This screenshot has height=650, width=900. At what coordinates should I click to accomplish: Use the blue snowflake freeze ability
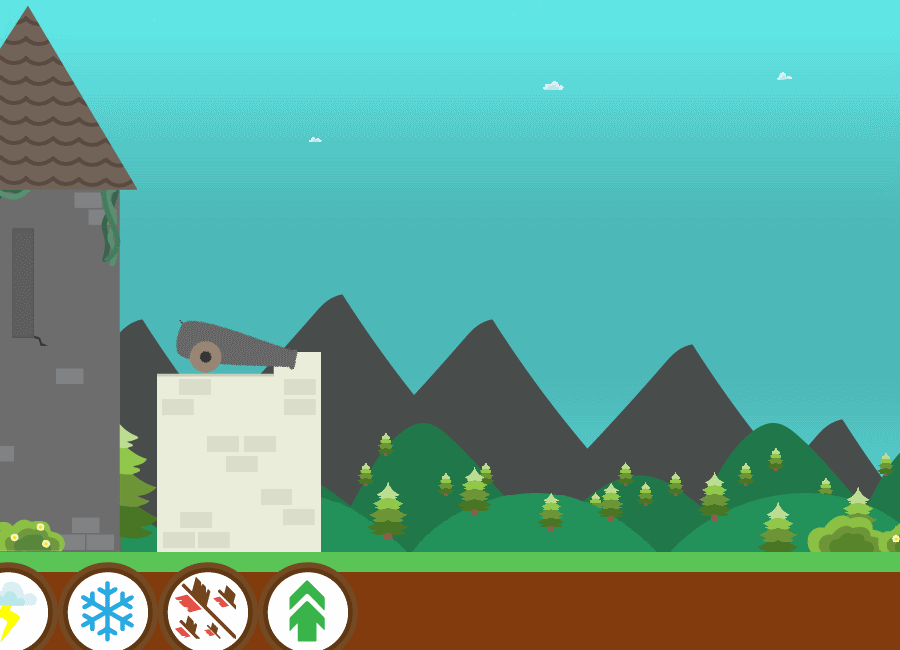coord(107,610)
